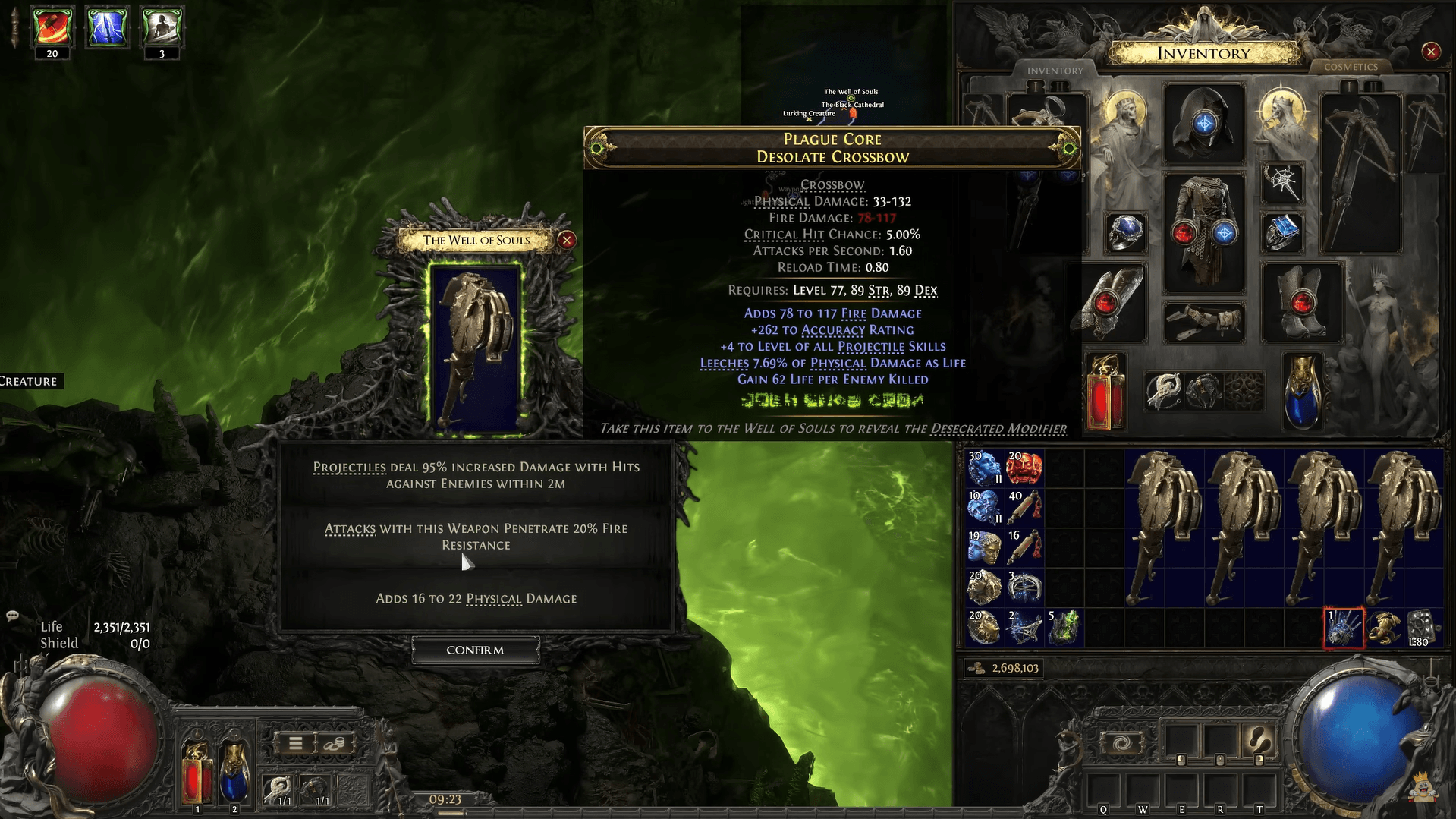Select the equipped boots slot
The image size is (1456, 819).
pyautogui.click(x=1302, y=303)
